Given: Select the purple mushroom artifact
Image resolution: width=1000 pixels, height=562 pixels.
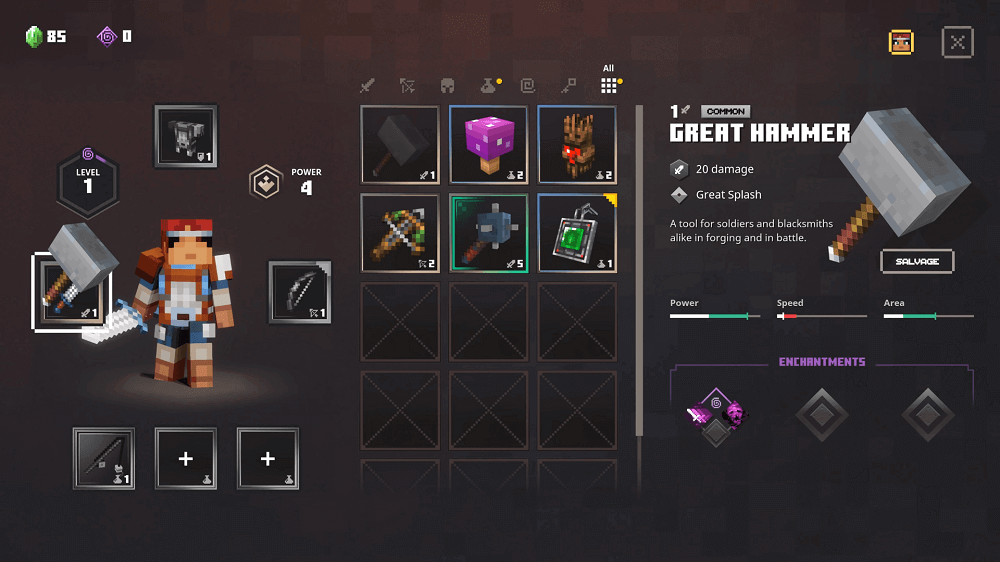Looking at the screenshot, I should [x=488, y=145].
